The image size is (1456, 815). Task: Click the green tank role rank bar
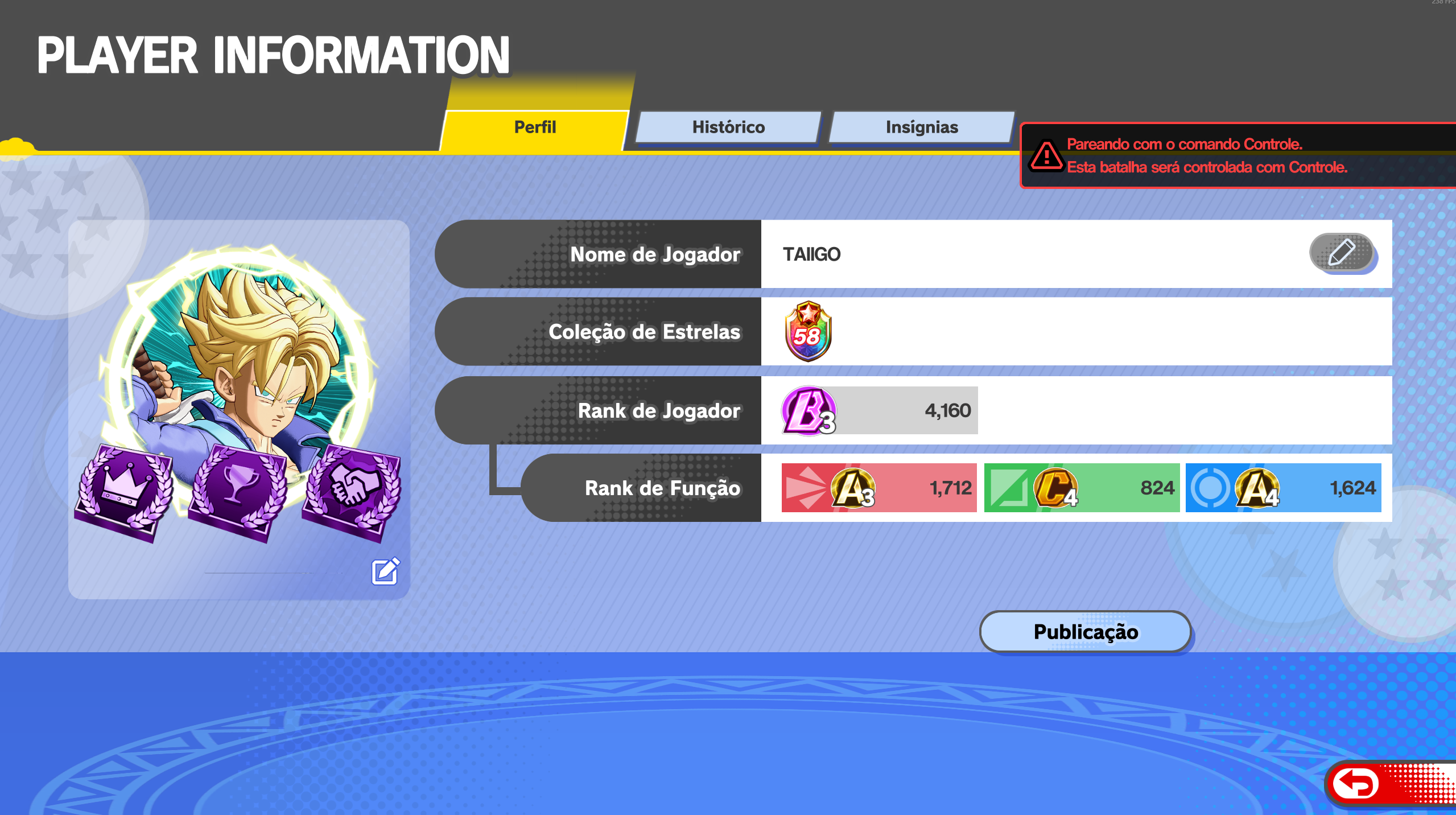tap(1082, 488)
